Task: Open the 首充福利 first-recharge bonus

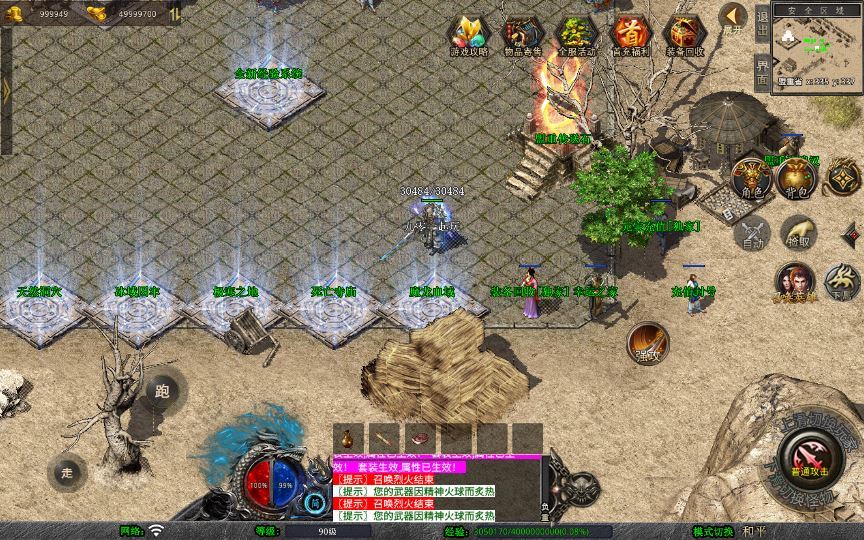Action: 630,35
